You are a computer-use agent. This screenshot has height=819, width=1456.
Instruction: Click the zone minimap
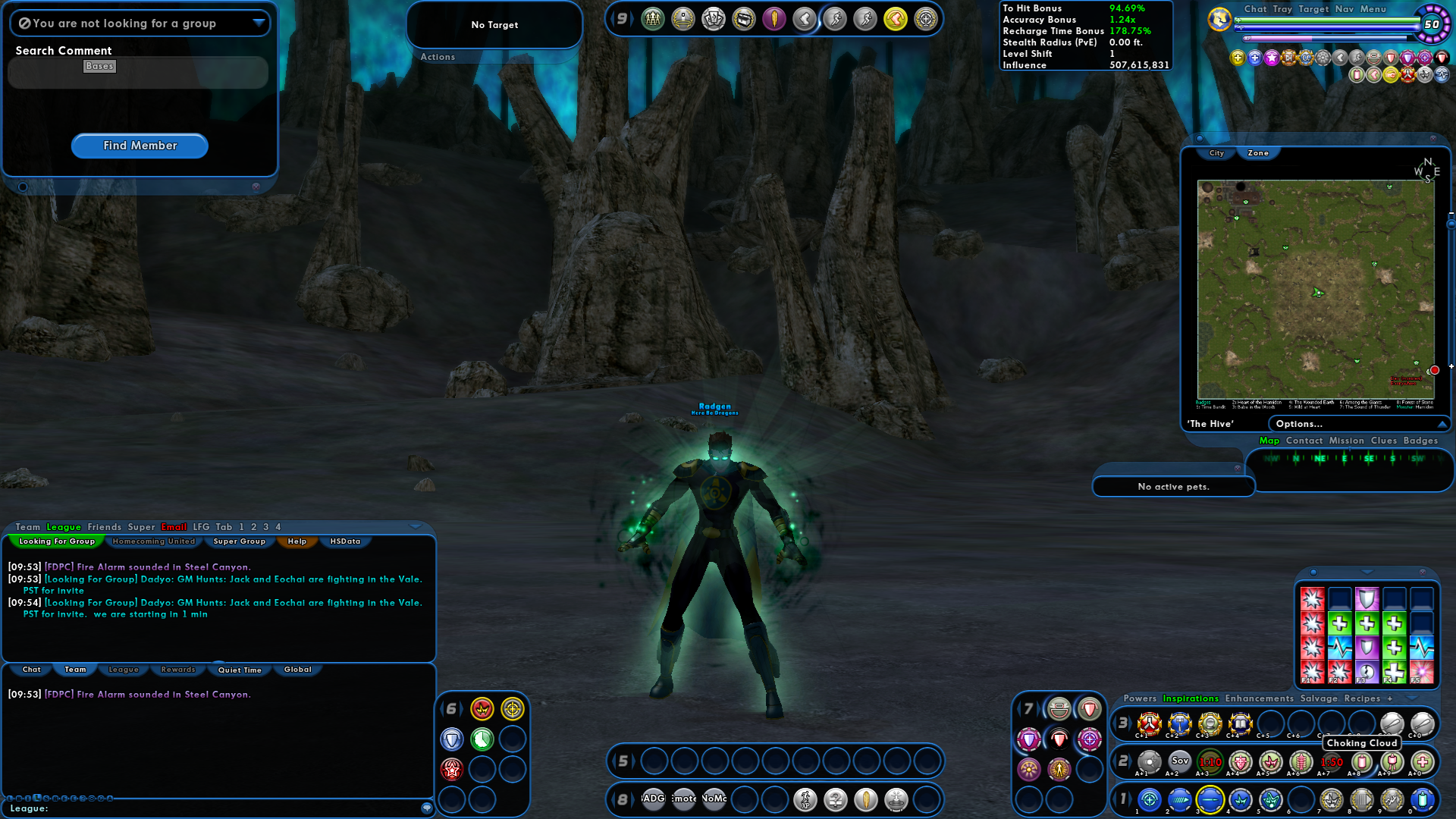pos(1316,288)
